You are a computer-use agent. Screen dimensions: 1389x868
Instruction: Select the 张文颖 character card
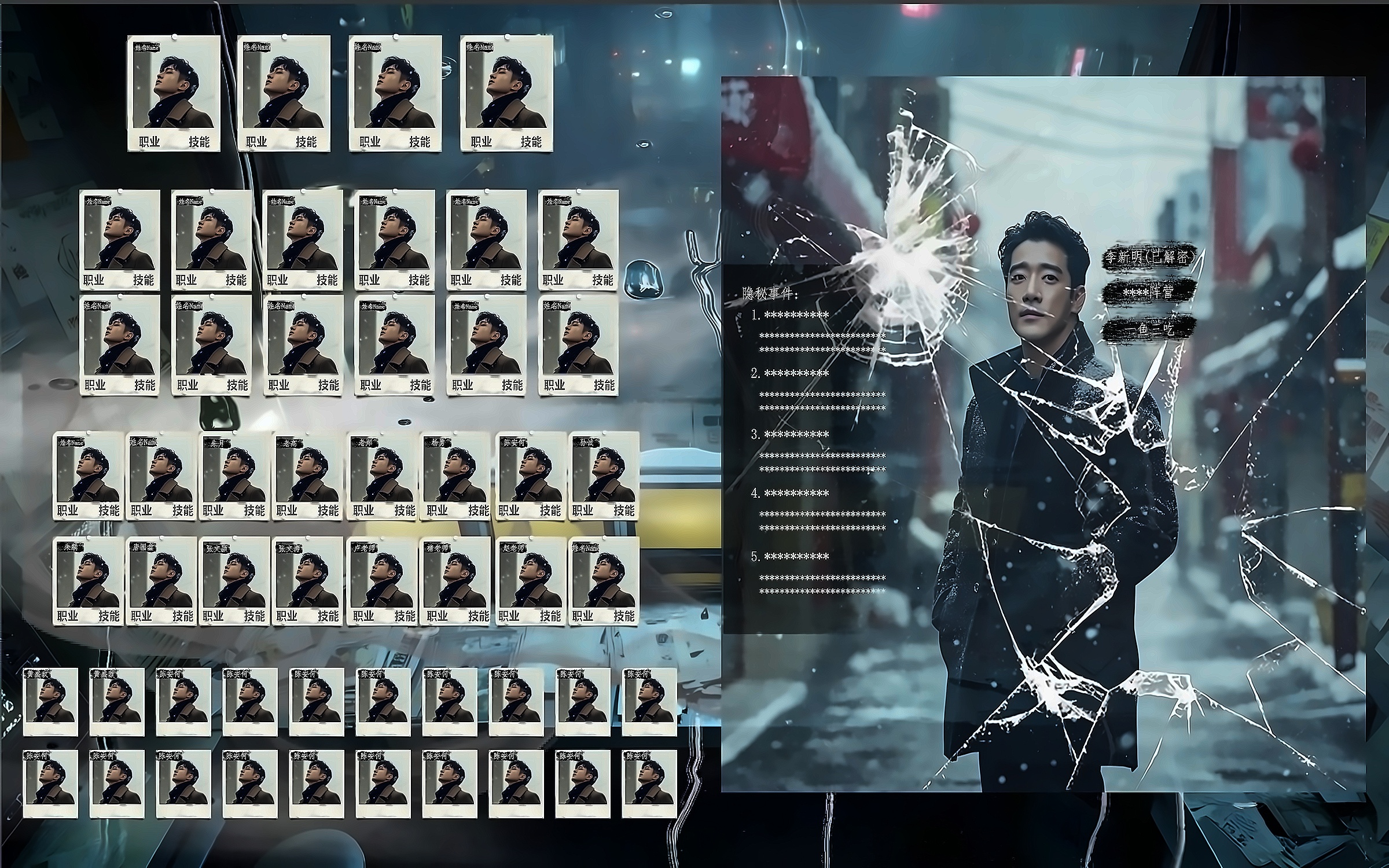tap(234, 580)
